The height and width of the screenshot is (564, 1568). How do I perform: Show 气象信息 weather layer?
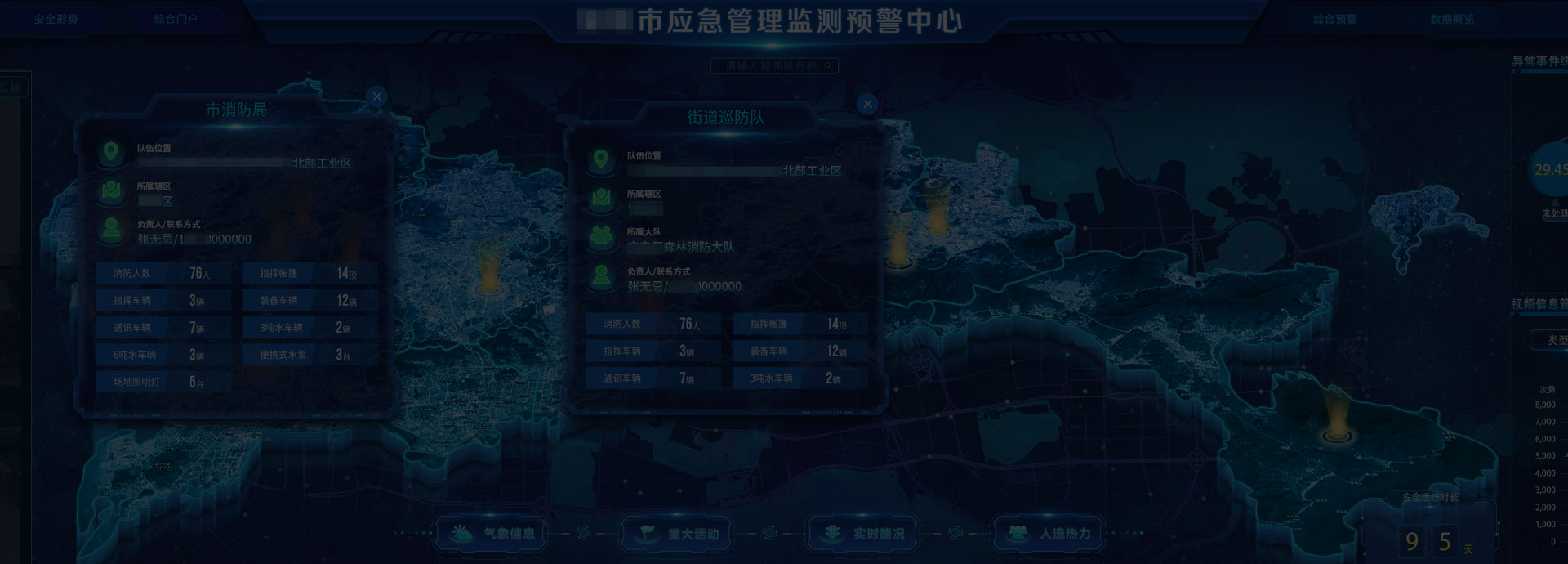[x=492, y=534]
